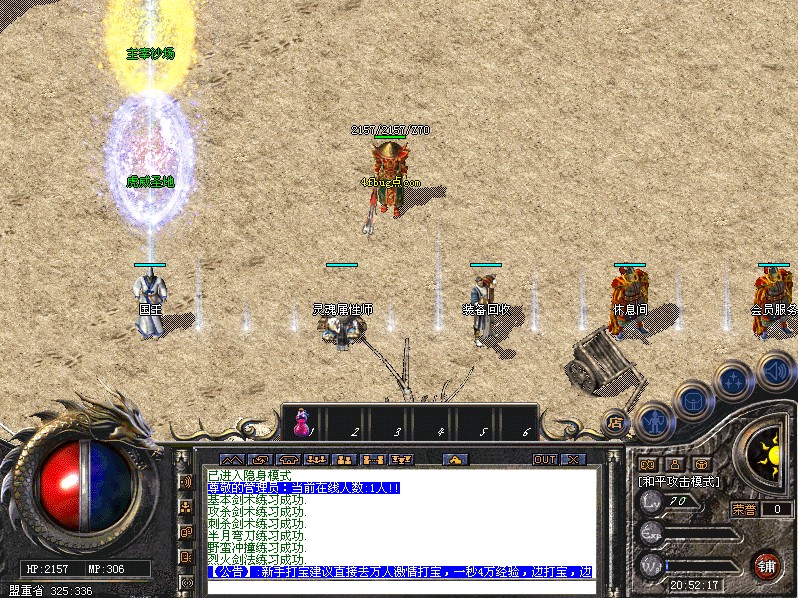The width and height of the screenshot is (798, 598).
Task: Click the two-people icon above the chat
Action: click(x=345, y=460)
